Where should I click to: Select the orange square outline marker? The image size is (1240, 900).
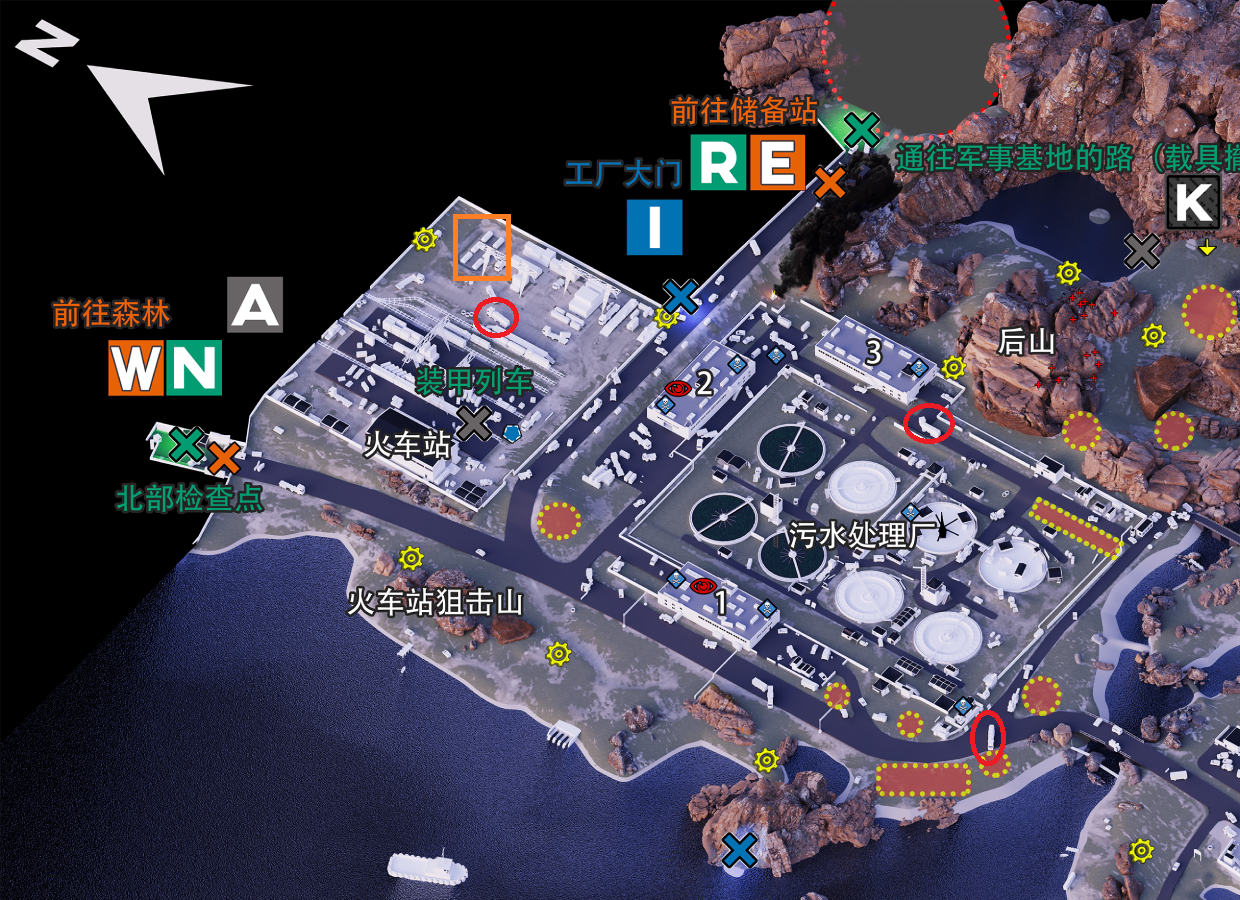(482, 247)
